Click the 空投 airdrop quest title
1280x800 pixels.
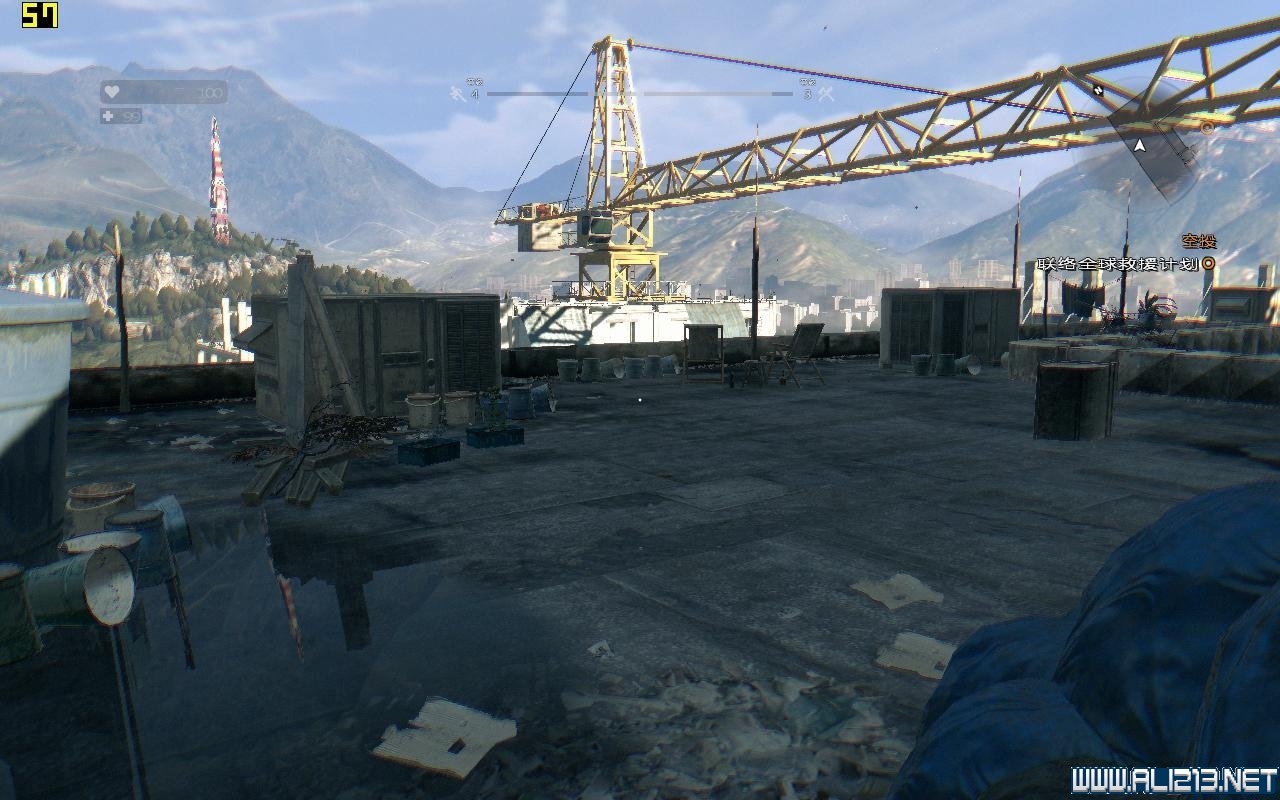coord(1198,241)
